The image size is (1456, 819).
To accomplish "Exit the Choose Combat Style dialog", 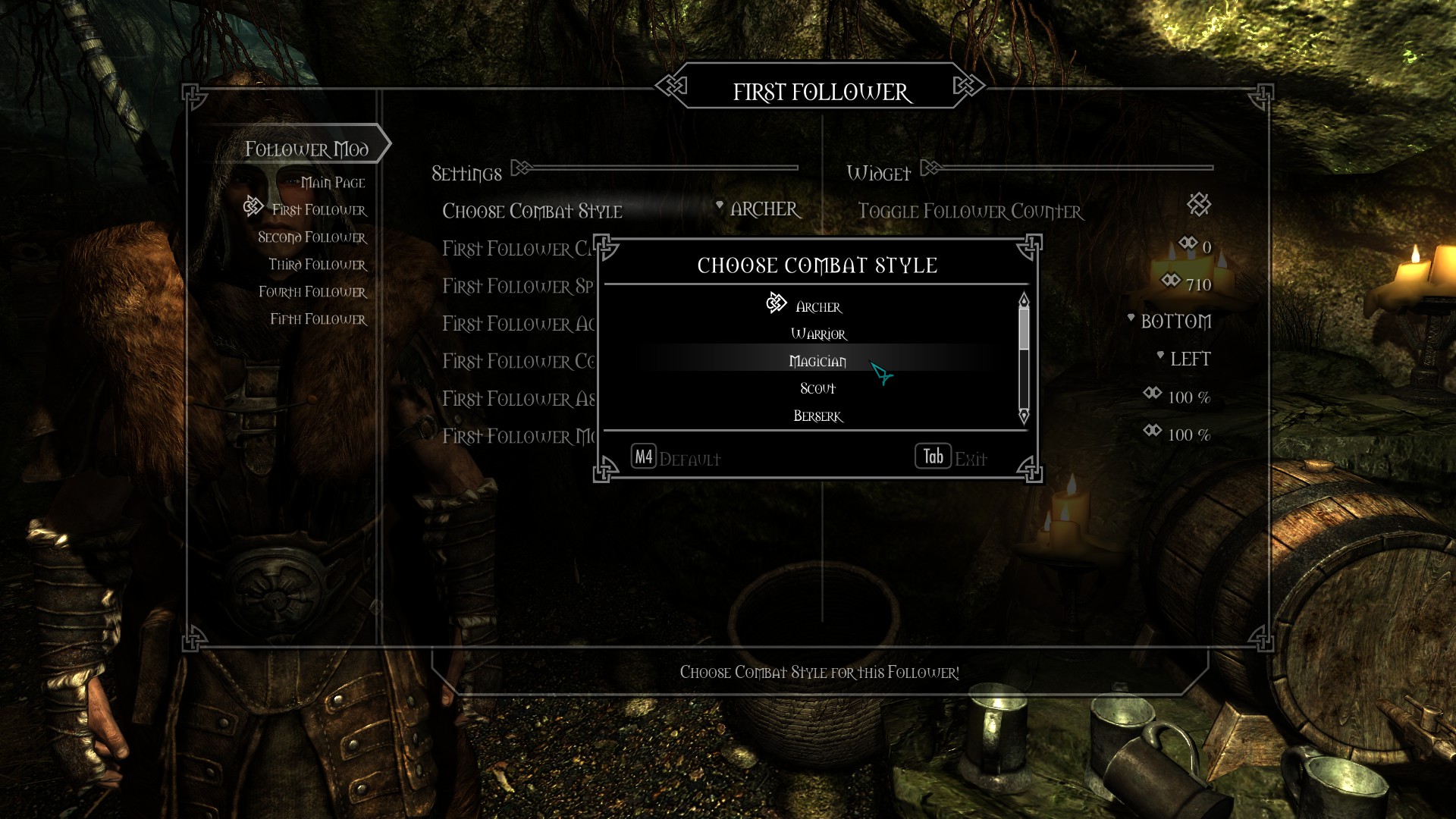I will [x=951, y=457].
